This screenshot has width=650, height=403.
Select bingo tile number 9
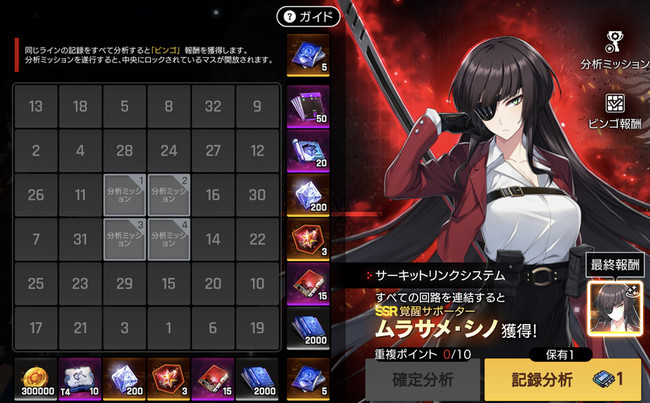pos(257,107)
